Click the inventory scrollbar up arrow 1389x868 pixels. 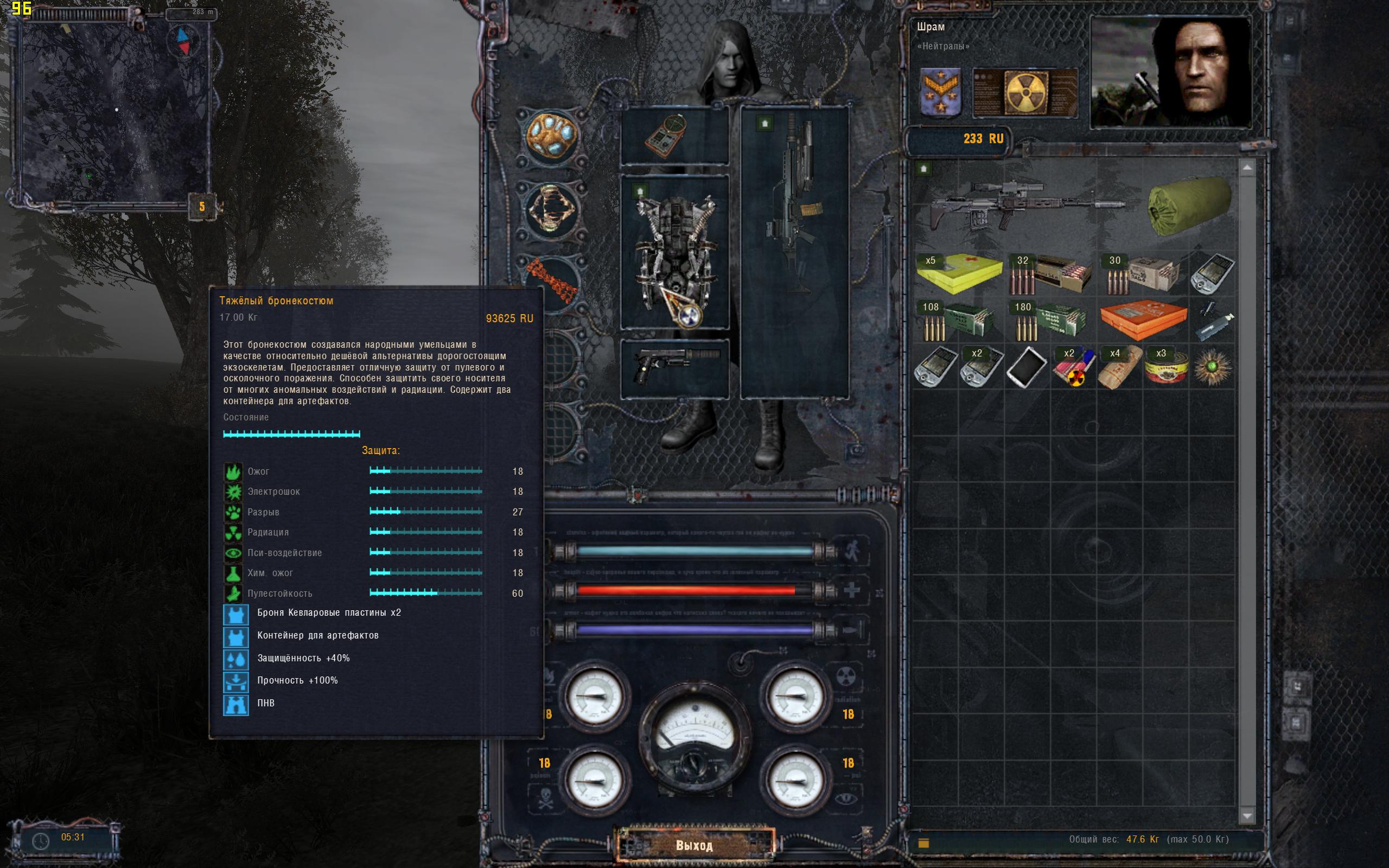point(1247,168)
